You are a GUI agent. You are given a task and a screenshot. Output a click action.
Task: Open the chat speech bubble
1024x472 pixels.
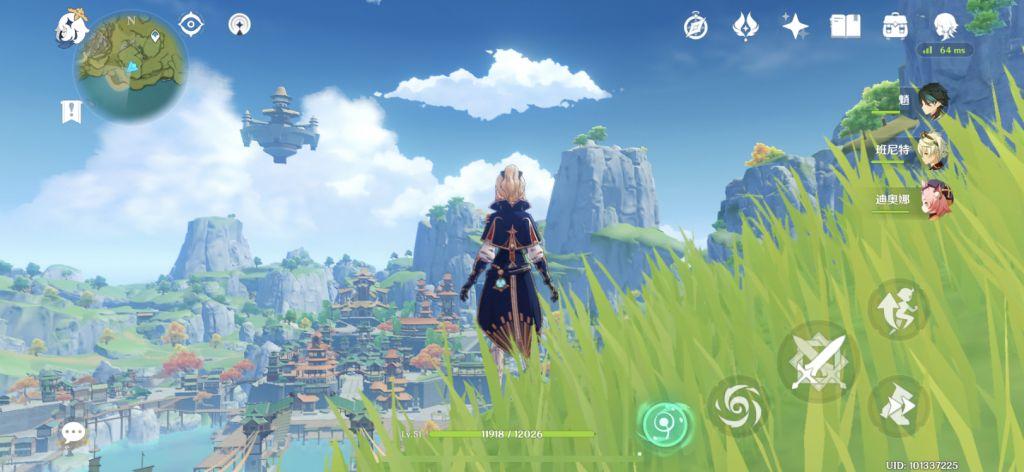[x=73, y=432]
